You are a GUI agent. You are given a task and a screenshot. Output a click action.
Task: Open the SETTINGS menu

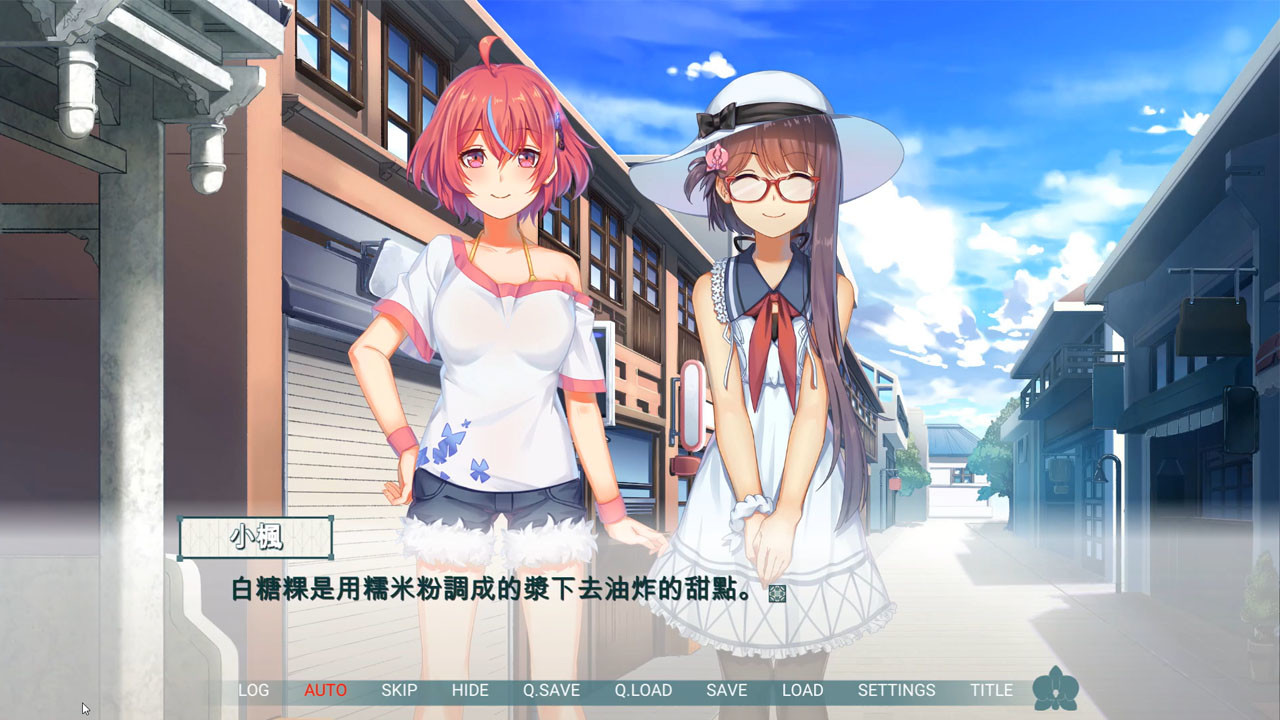898,690
